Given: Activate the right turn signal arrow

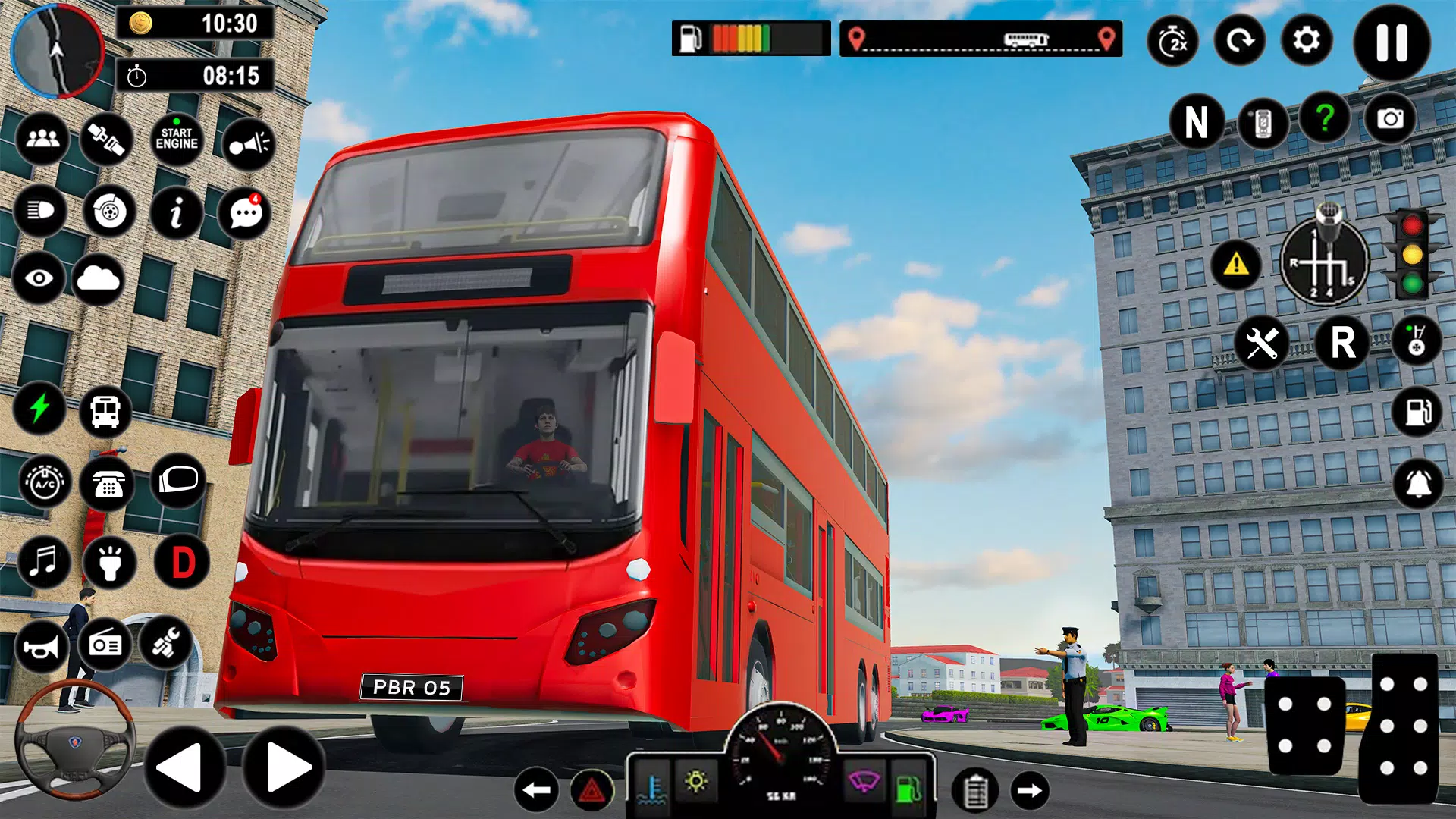Looking at the screenshot, I should pos(1029,791).
